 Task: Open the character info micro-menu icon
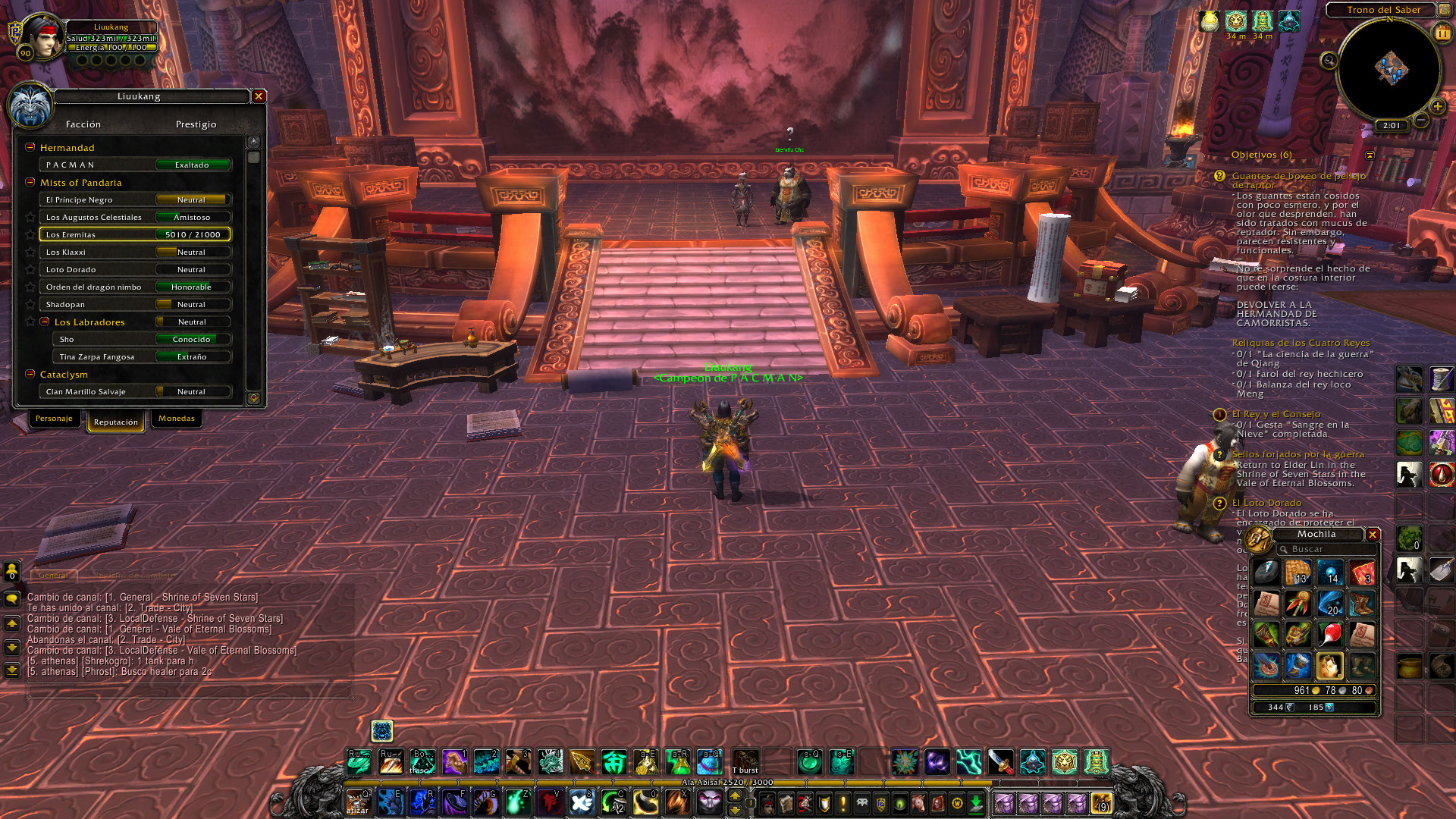pyautogui.click(x=767, y=805)
